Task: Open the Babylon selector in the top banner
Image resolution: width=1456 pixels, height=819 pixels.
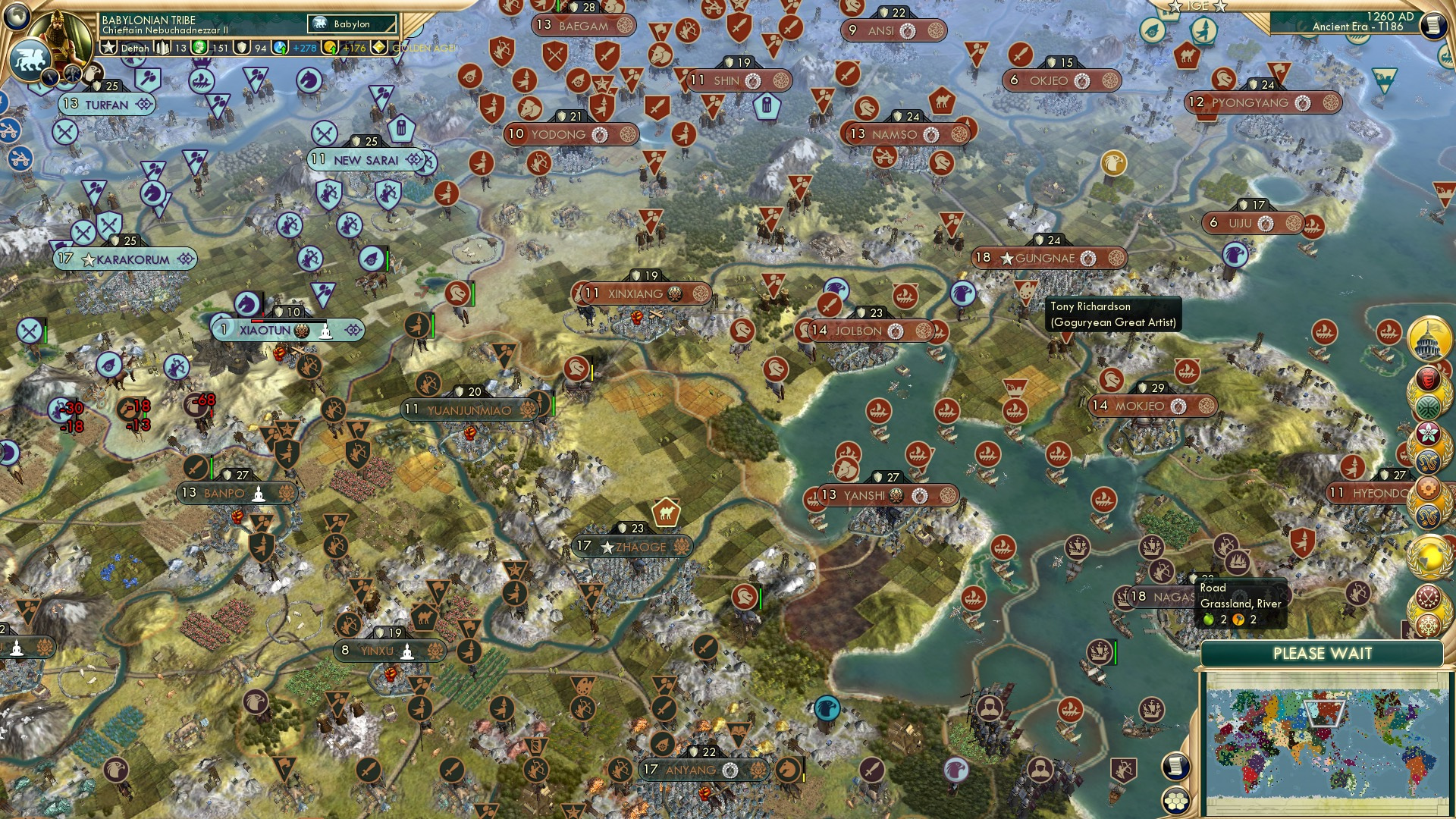Action: pos(350,24)
